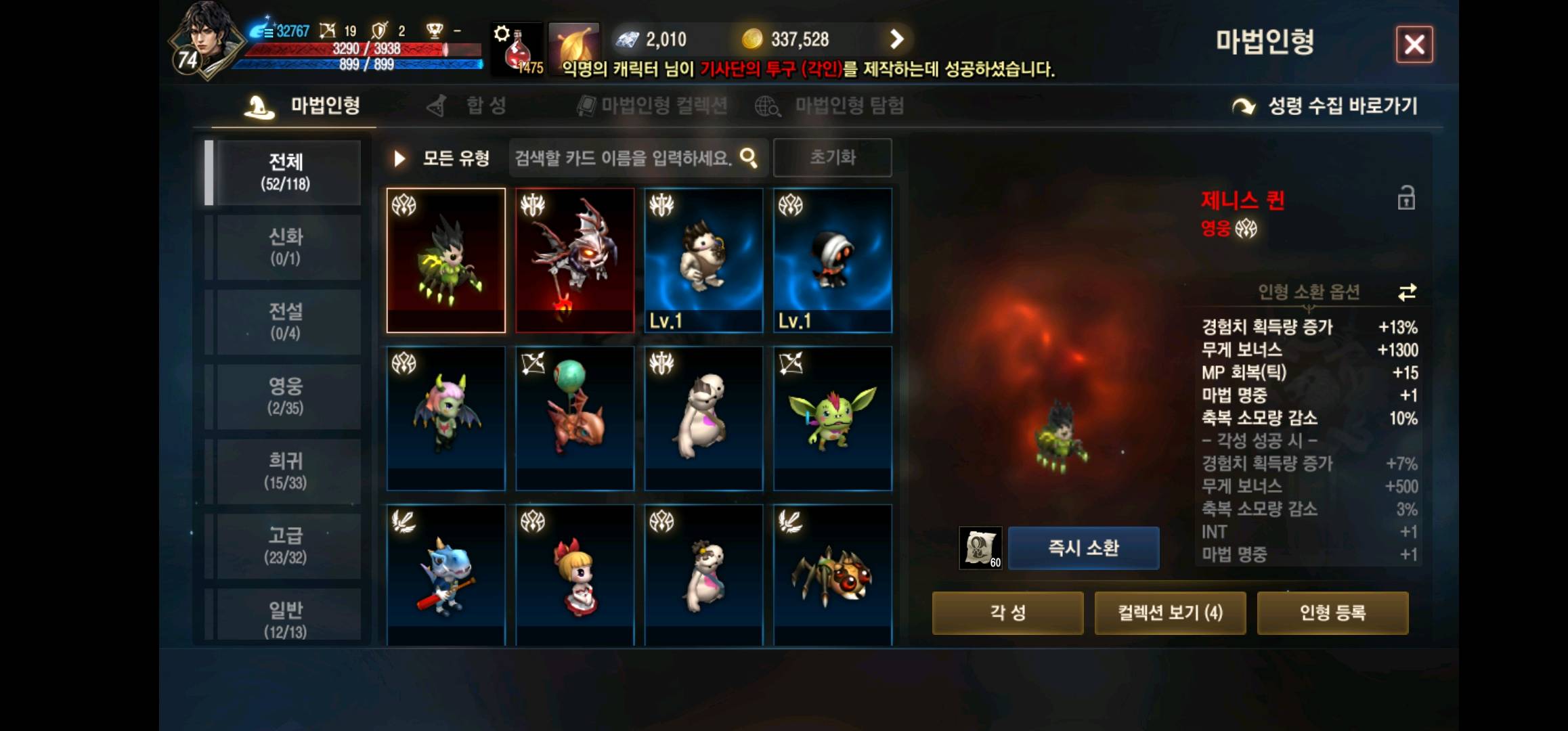Click the swap arrows on 인형 소환 옵션
Viewport: 1568px width, 731px height.
[1408, 293]
